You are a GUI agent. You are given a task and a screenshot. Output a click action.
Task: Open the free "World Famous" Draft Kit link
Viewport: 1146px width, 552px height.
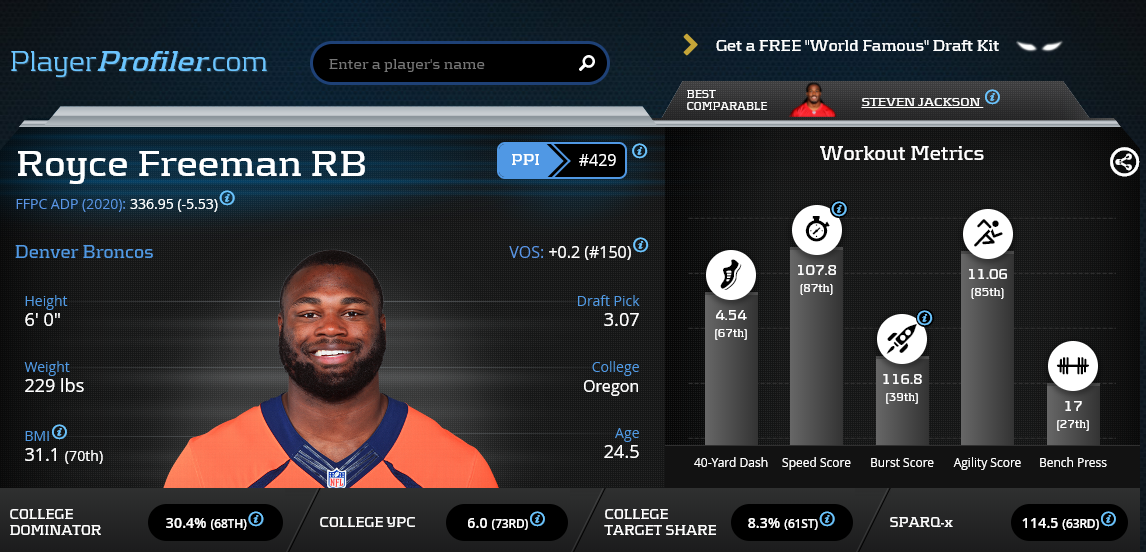[857, 45]
